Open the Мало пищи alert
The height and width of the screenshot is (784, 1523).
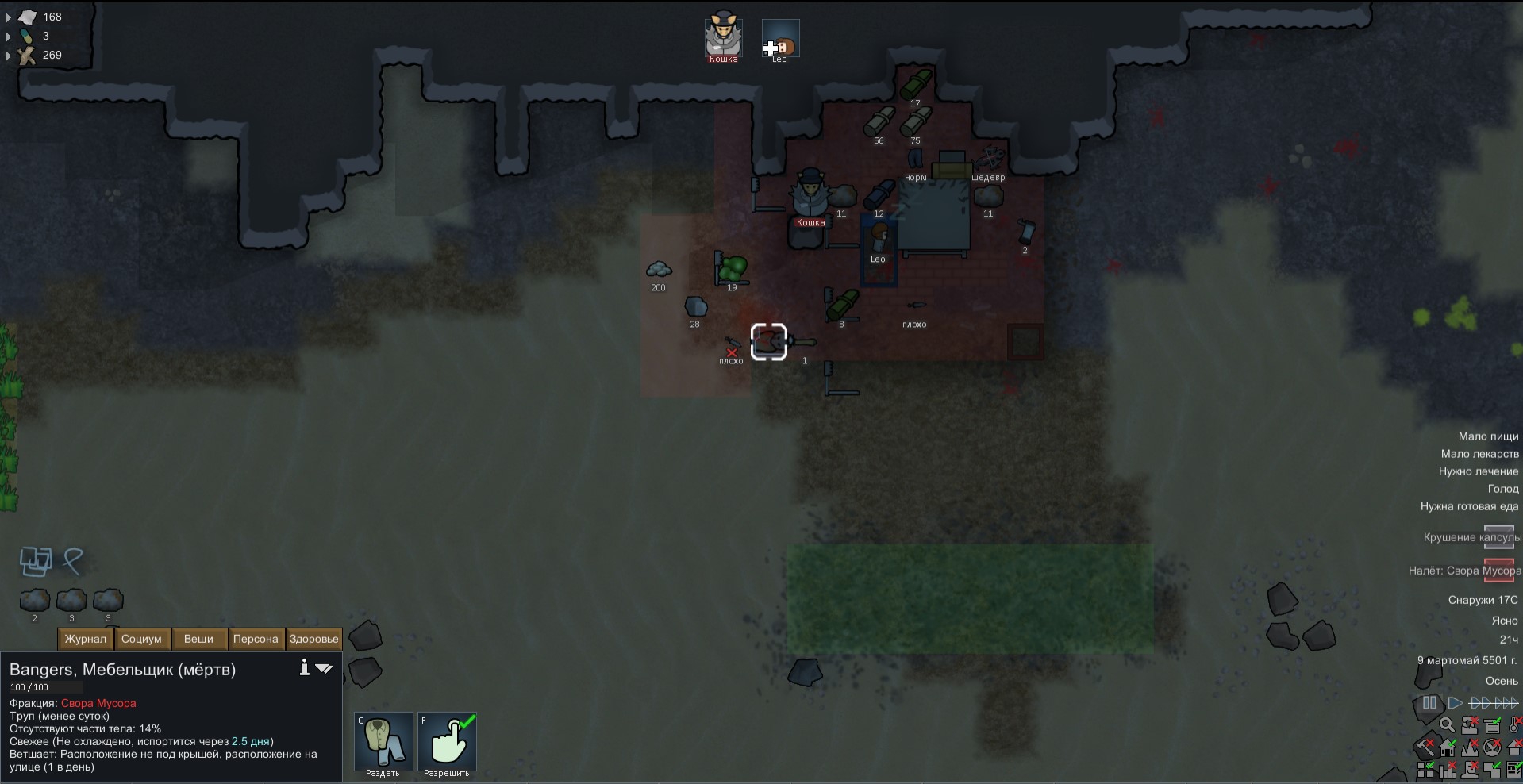pos(1487,436)
